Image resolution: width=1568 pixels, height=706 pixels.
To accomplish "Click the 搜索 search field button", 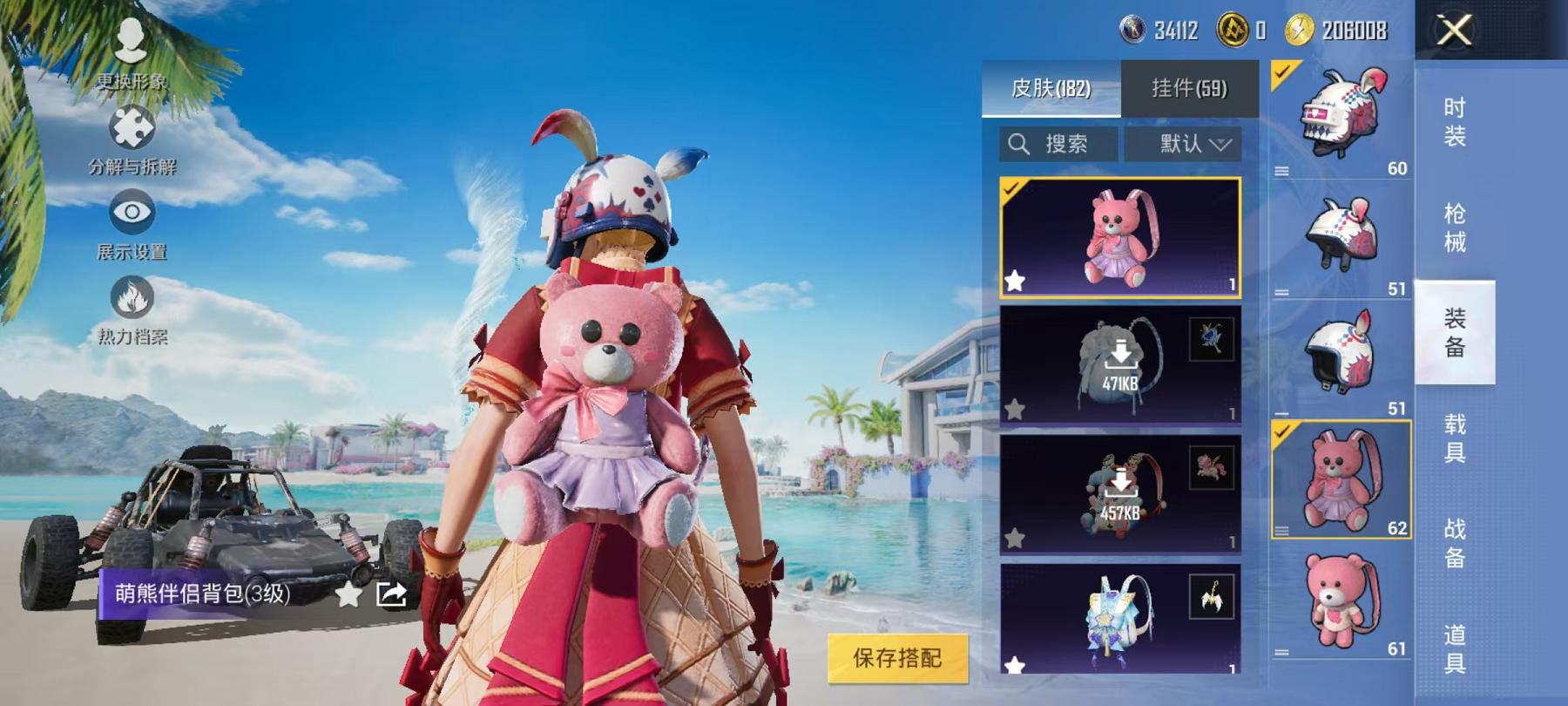I will click(x=1063, y=143).
